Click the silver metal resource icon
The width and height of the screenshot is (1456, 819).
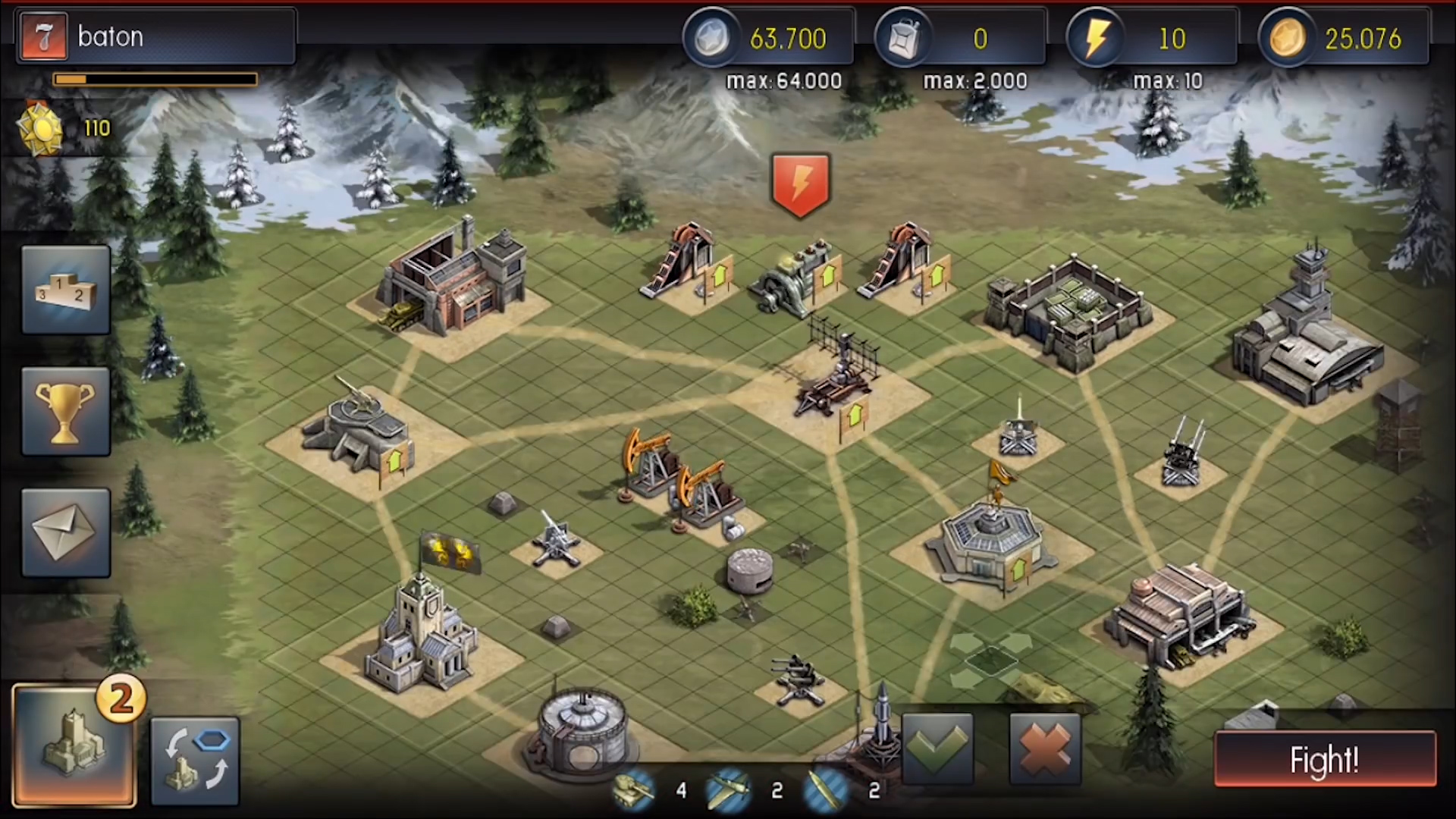coord(711,38)
